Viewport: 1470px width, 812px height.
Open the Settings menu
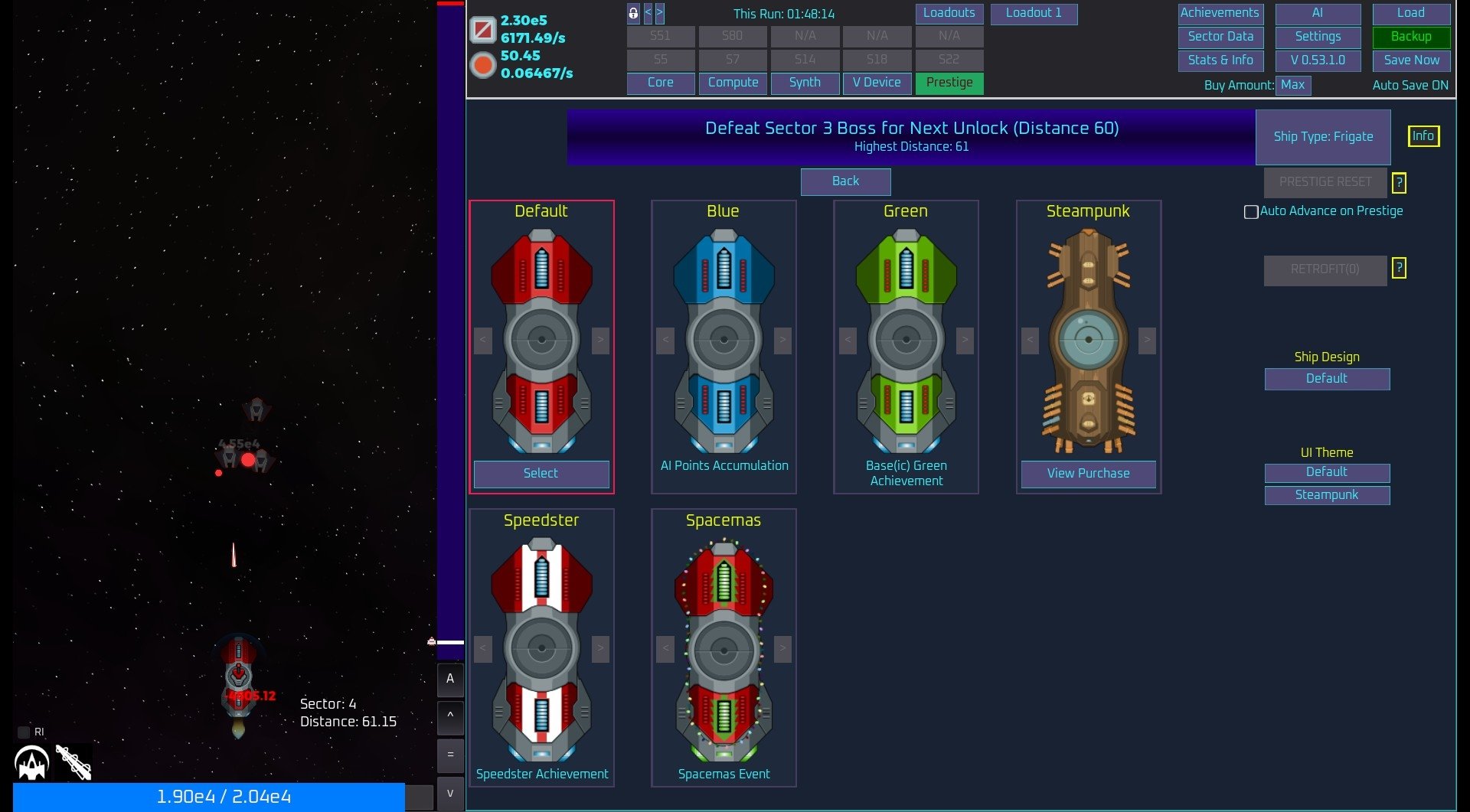[1318, 37]
